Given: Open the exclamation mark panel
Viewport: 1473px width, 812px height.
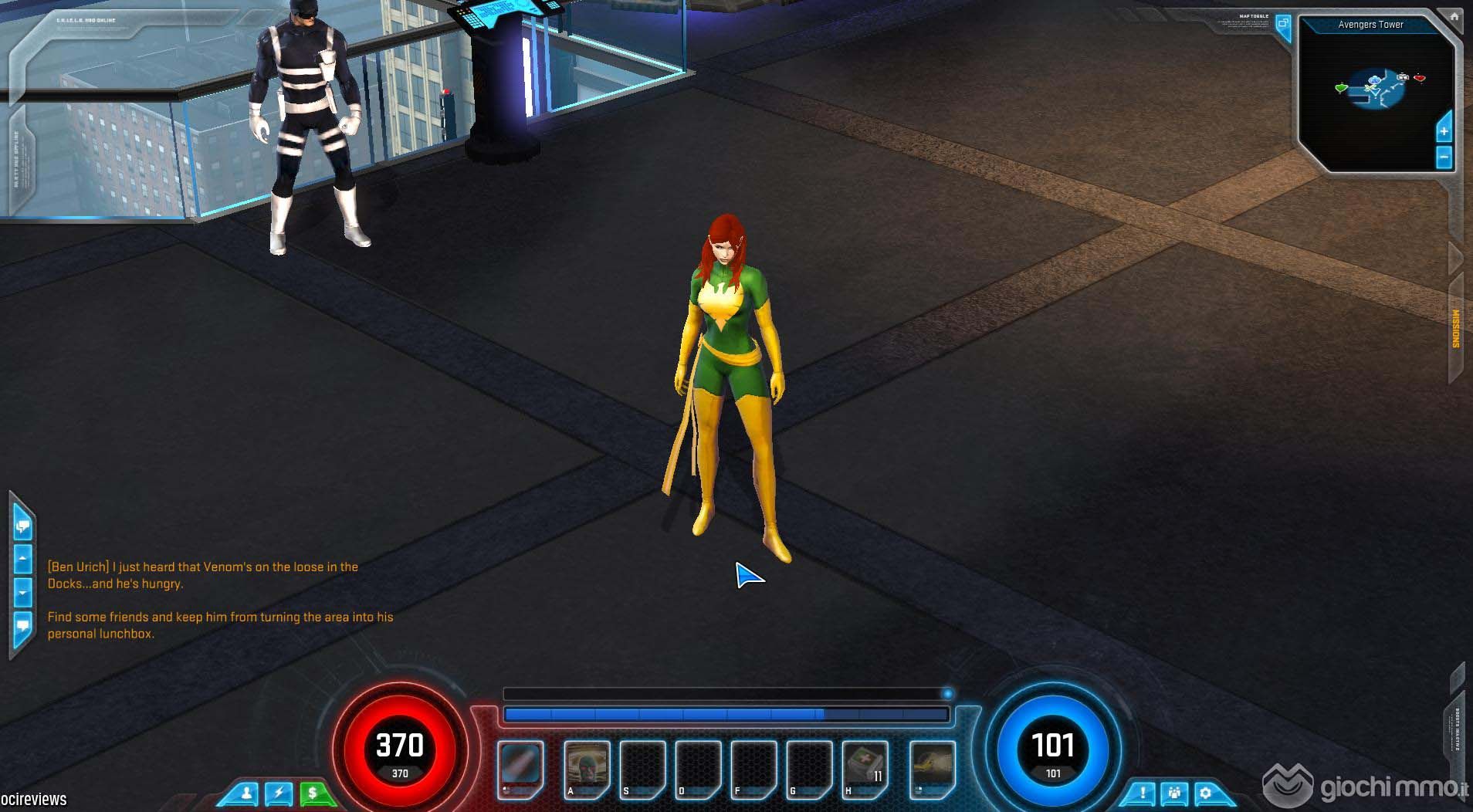Looking at the screenshot, I should (1142, 793).
